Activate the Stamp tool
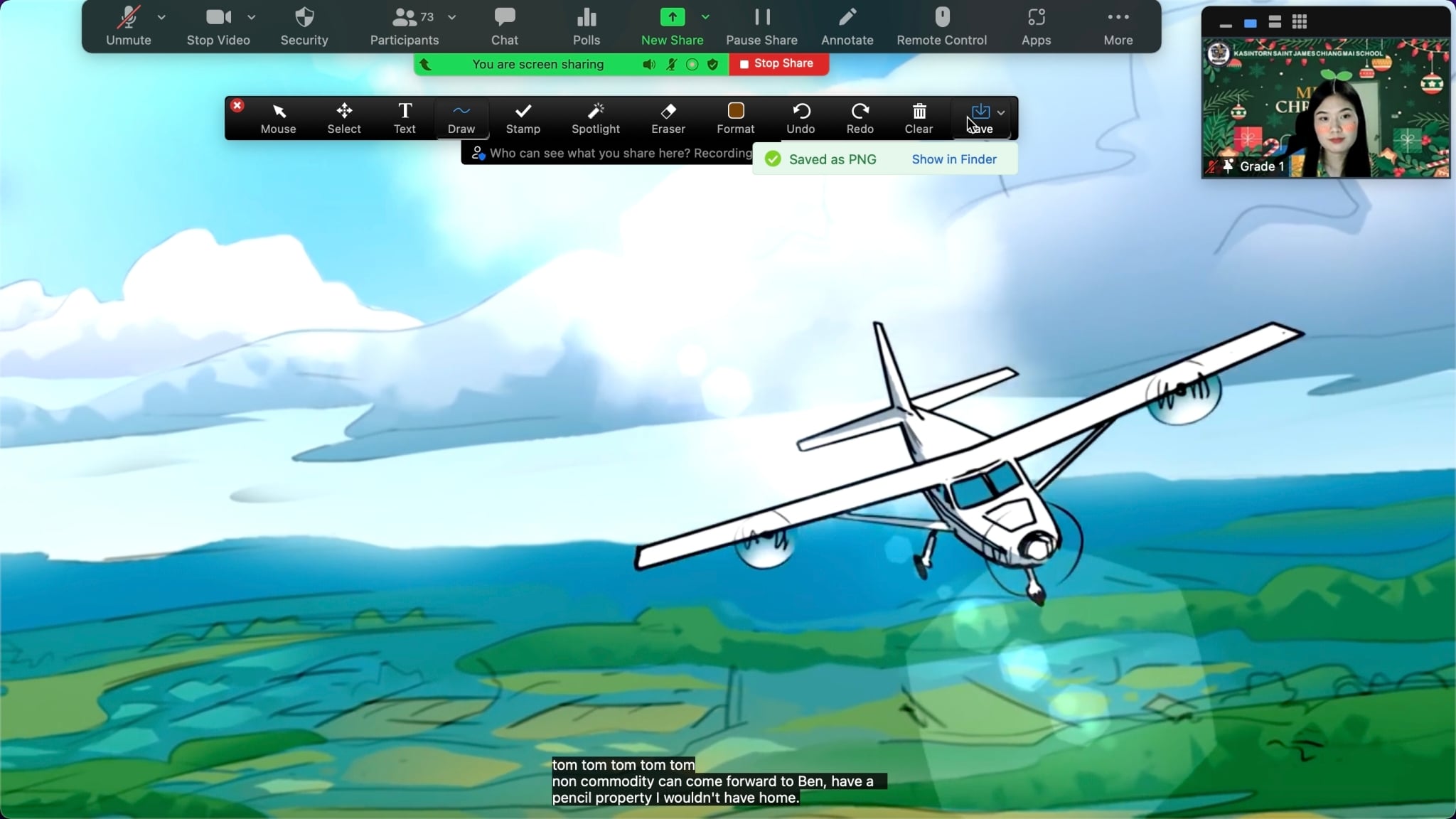Screen dimensions: 1456x819 point(523,118)
